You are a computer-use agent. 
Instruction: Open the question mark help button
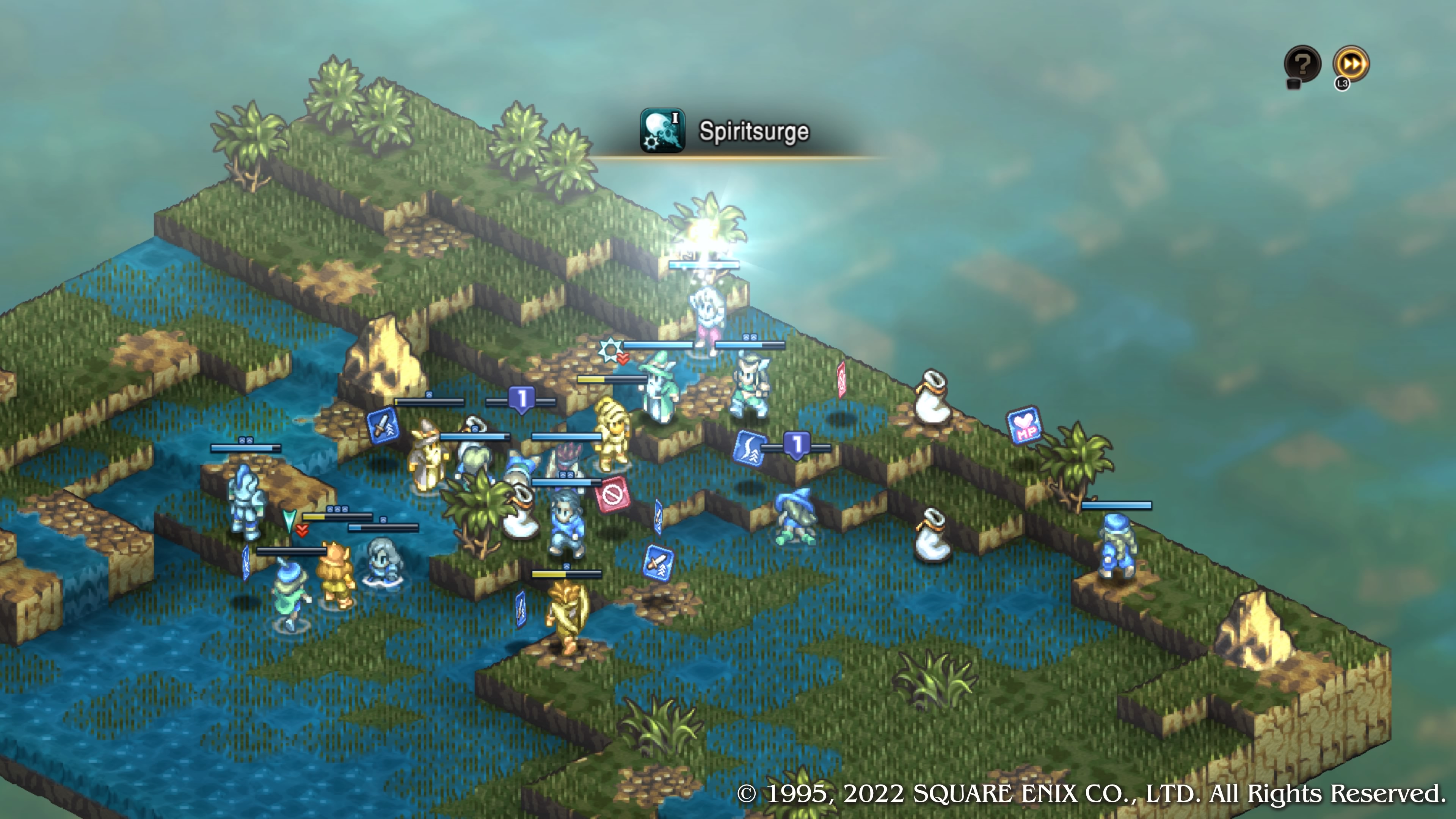(x=1302, y=64)
